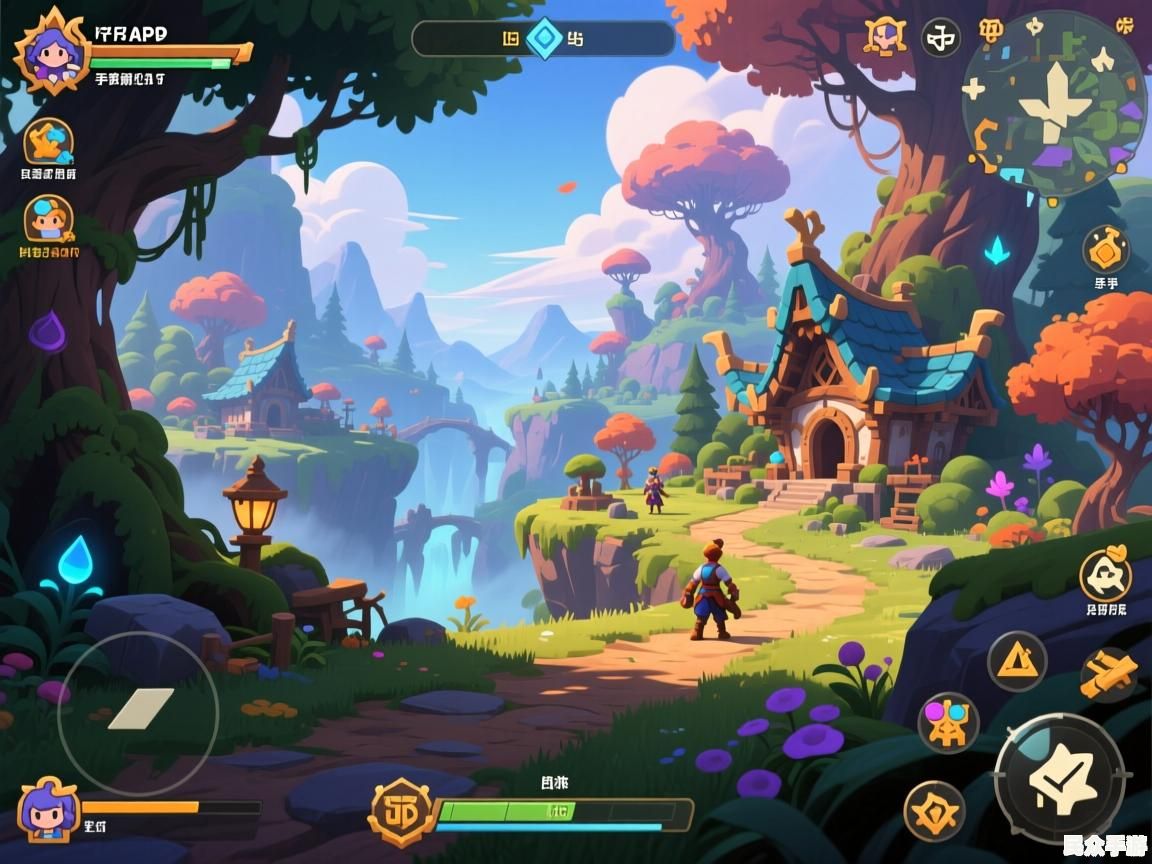
Task: Open the orange potion flask icon
Action: point(1105,249)
